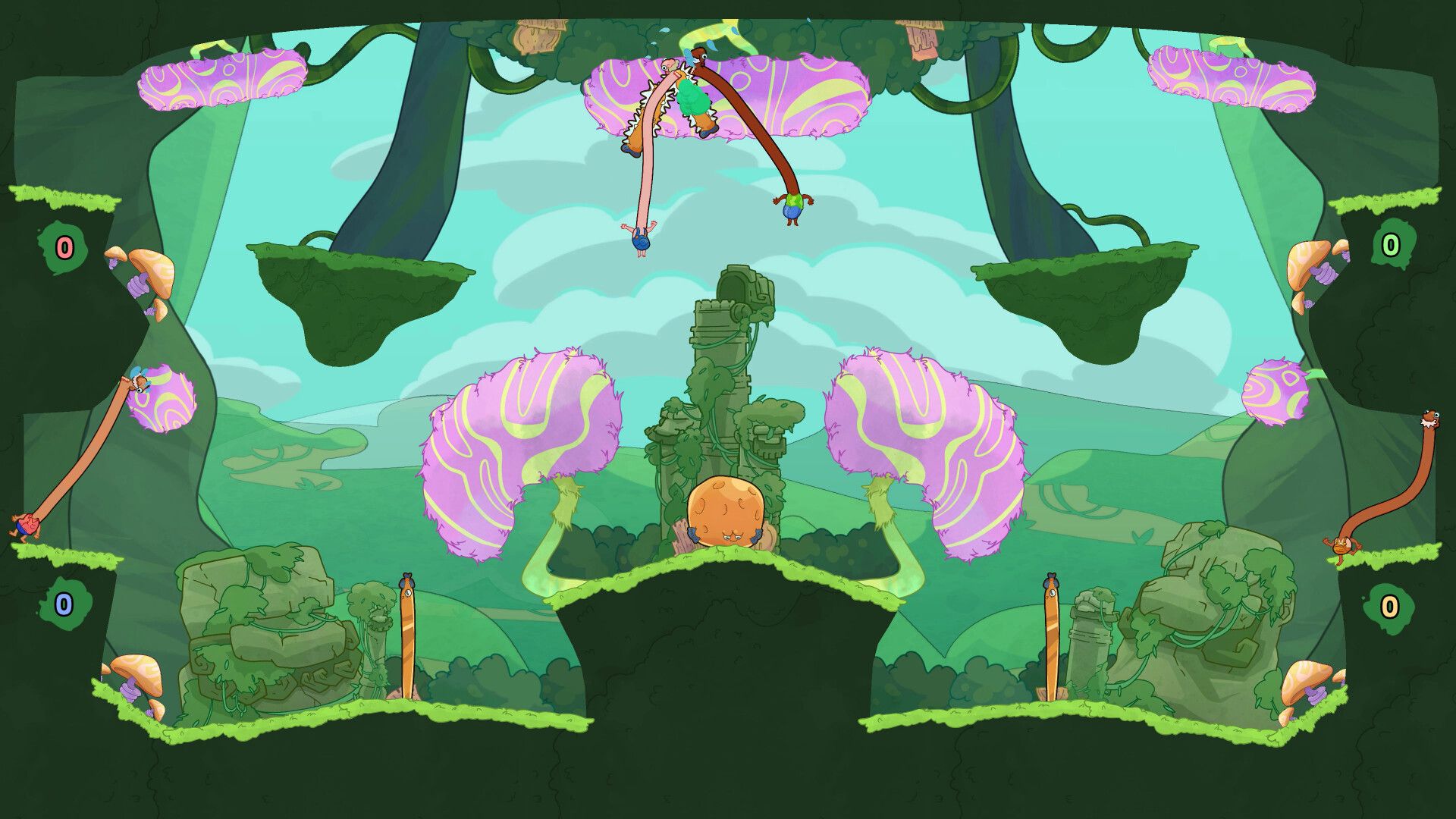Viewport: 1456px width, 819px height.
Task: Select the pink score counter showing 0
Action: click(x=63, y=246)
